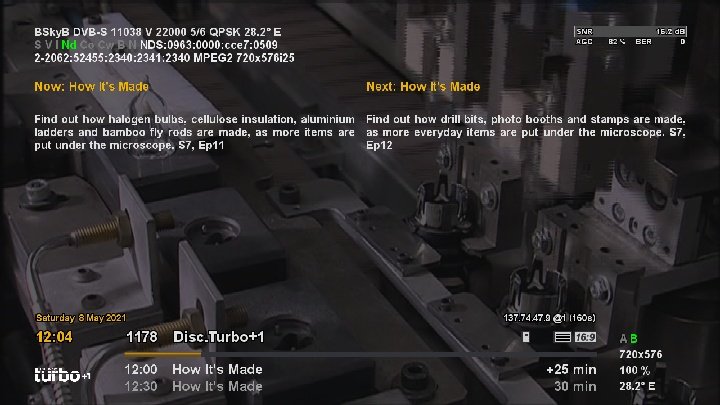Click the Disc.Turbo+1 channel name
Image resolution: width=720 pixels, height=405 pixels.
point(218,337)
